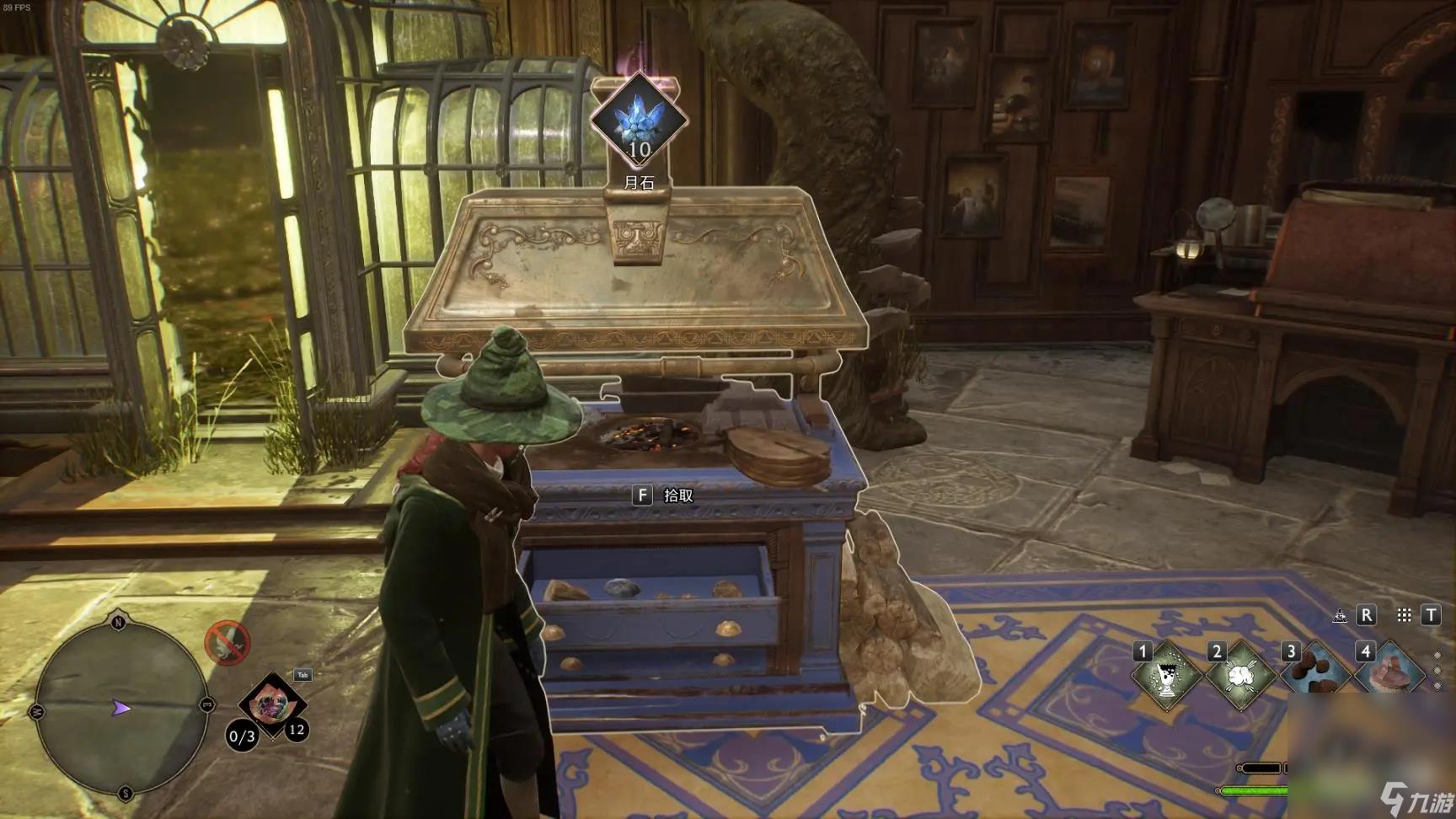Select the goblet conjuration spell in slot 1
The height and width of the screenshot is (819, 1456).
(x=1167, y=676)
